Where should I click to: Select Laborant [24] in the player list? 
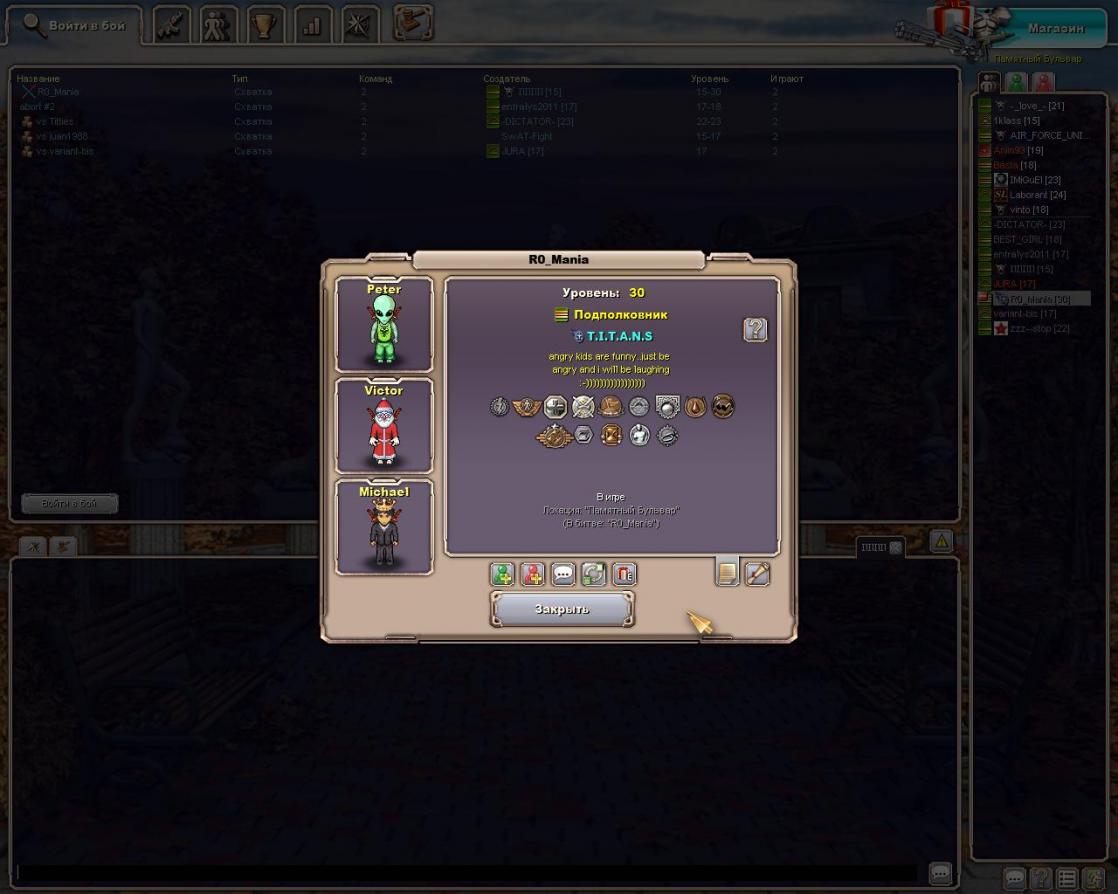[1037, 195]
